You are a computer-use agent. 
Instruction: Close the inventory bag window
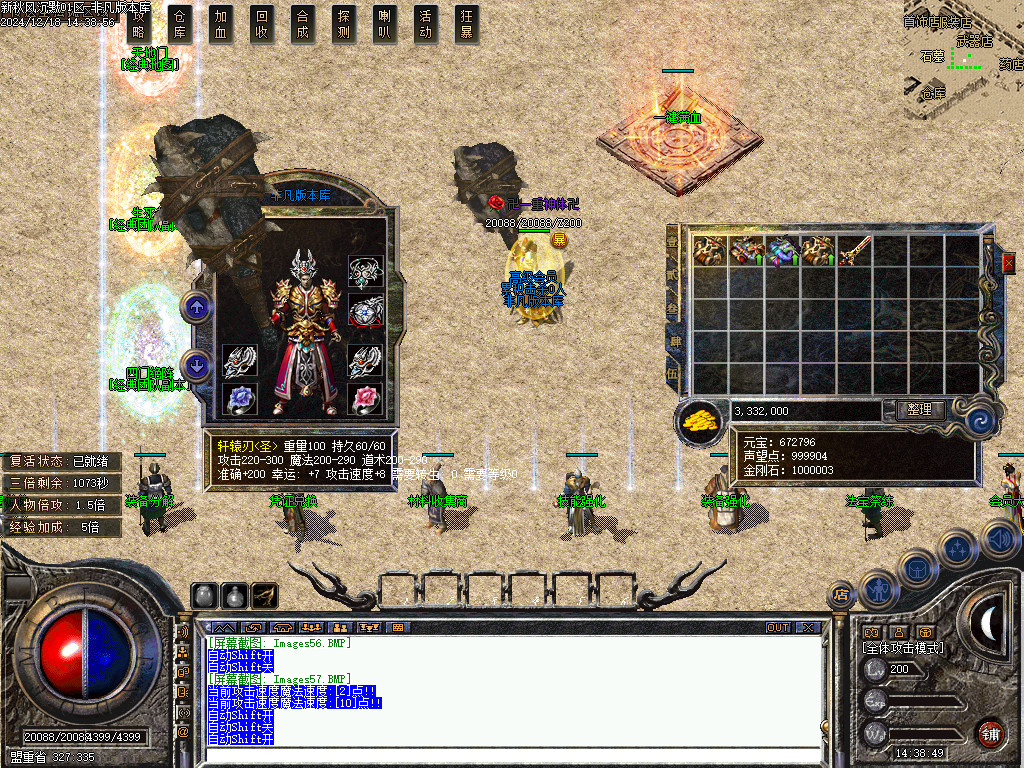tap(1008, 261)
